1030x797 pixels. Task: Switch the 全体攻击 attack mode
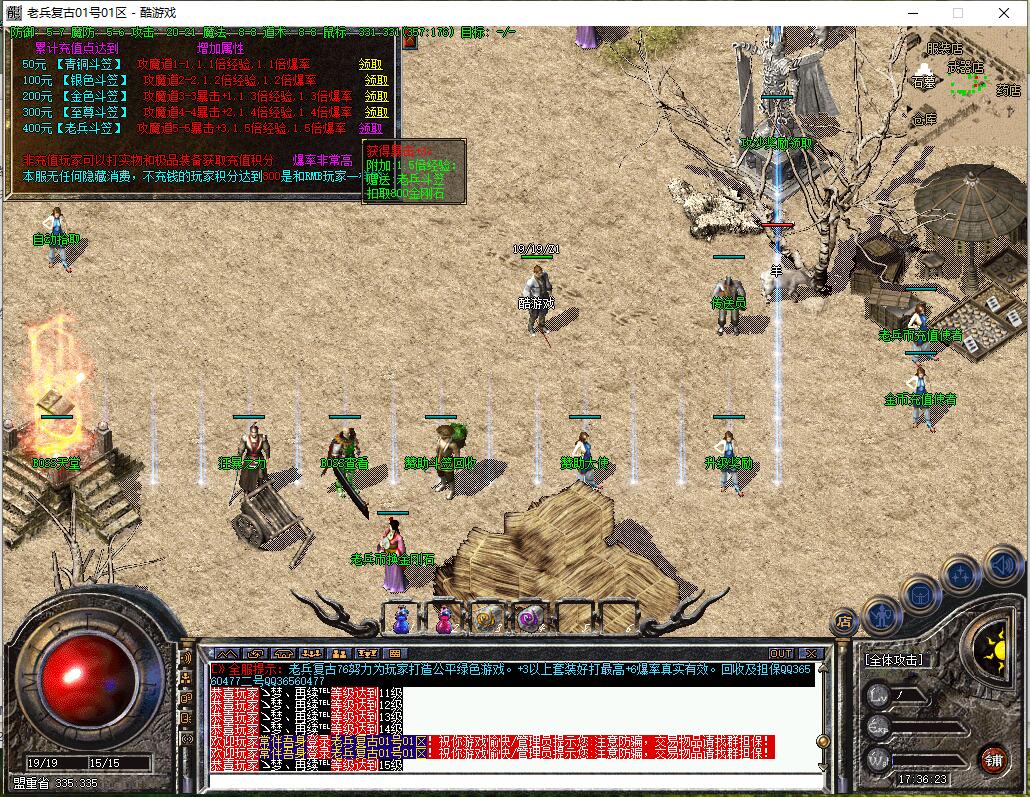coord(893,660)
